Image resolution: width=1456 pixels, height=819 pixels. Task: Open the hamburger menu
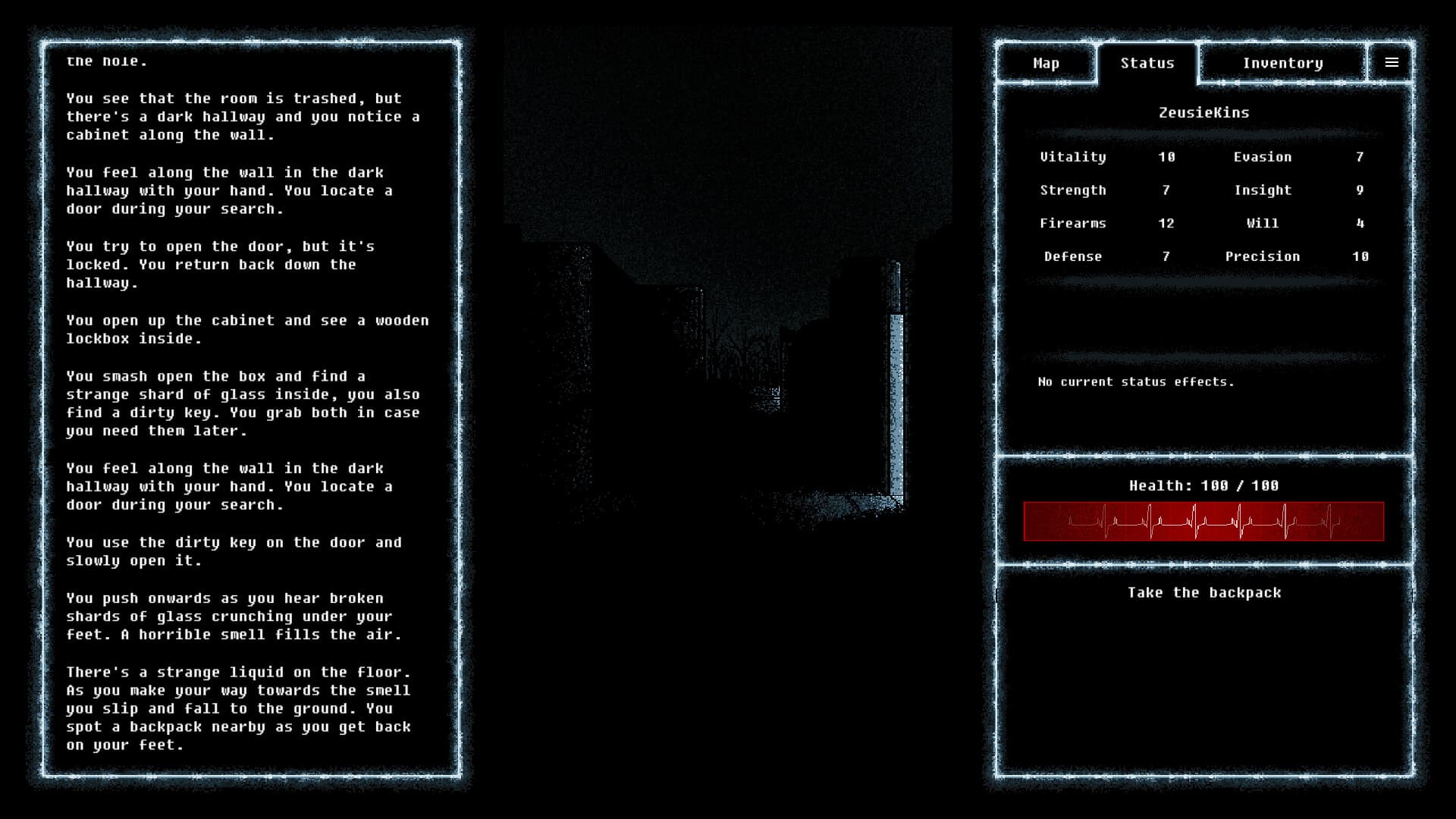(1392, 62)
